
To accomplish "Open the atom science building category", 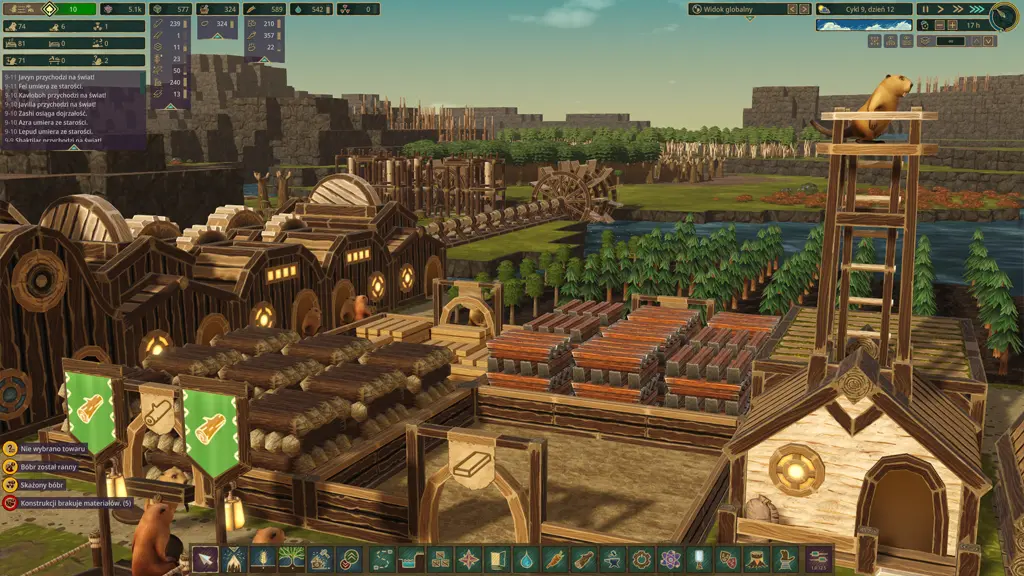I will point(670,560).
